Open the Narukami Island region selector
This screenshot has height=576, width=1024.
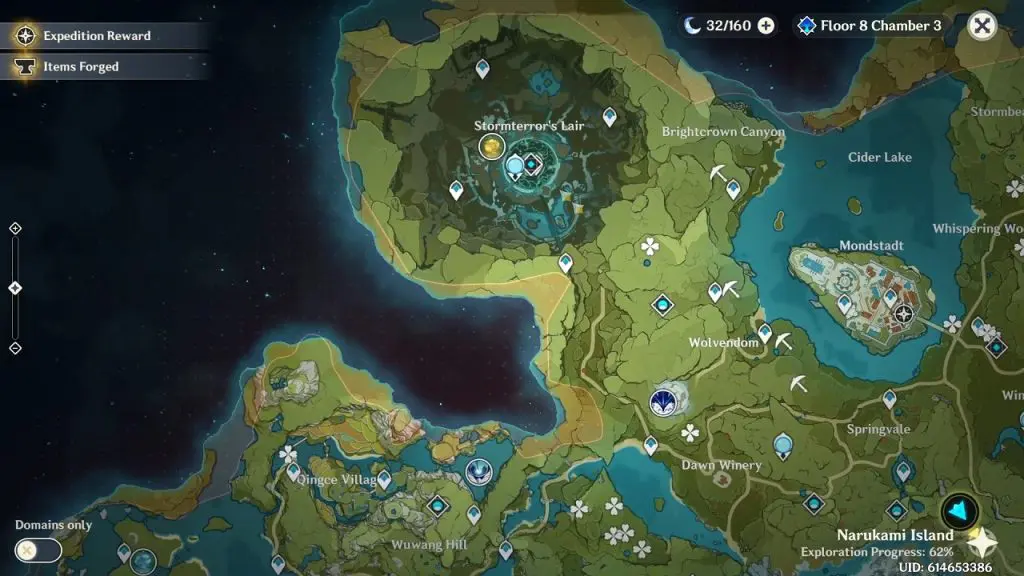point(960,512)
